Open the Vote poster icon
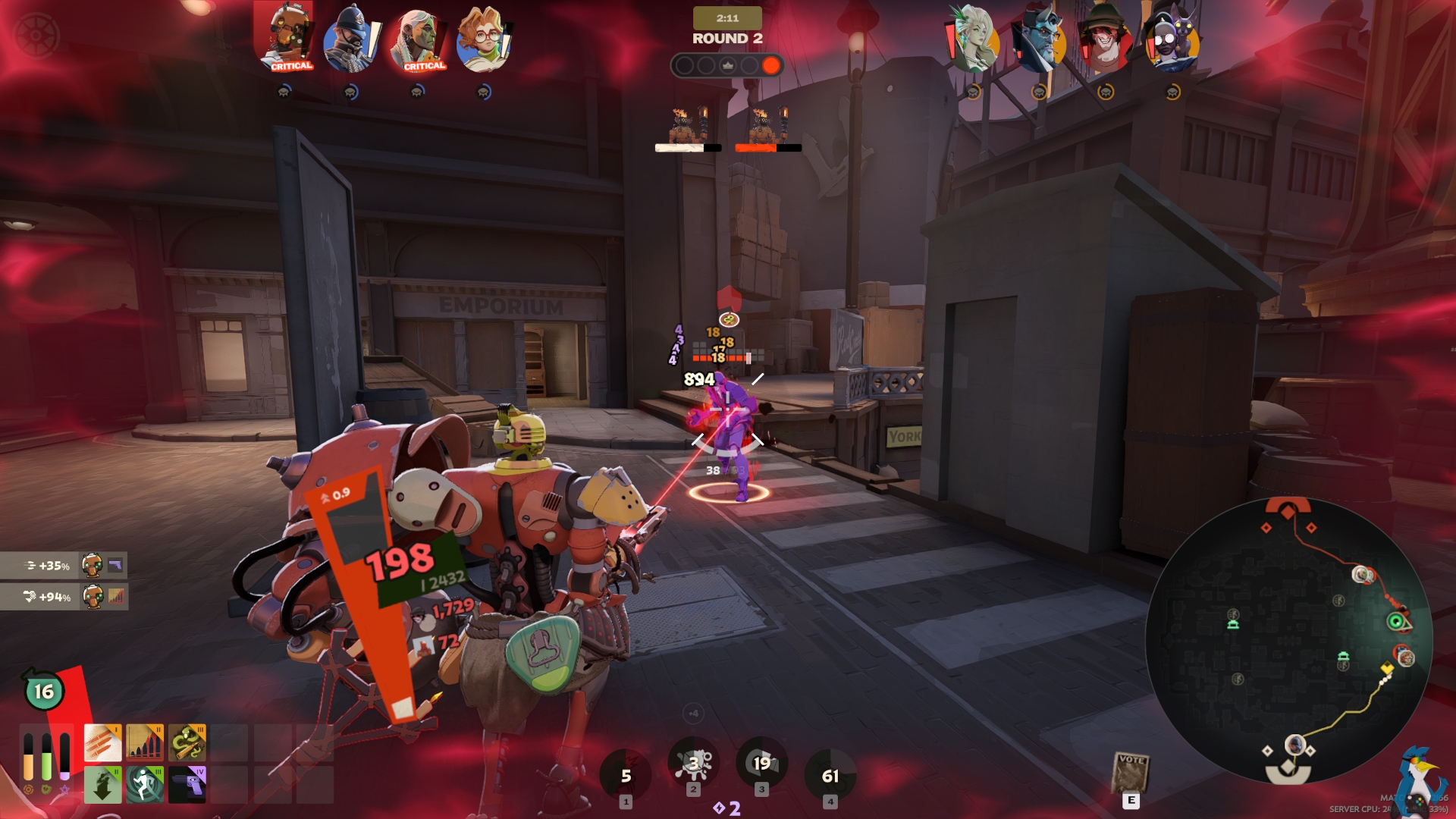This screenshot has width=1456, height=819. (x=1131, y=772)
